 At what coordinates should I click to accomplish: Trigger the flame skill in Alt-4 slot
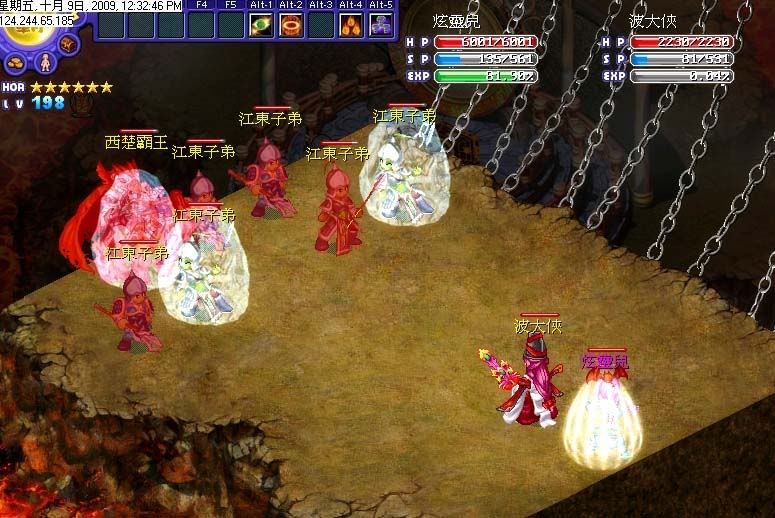(x=351, y=25)
